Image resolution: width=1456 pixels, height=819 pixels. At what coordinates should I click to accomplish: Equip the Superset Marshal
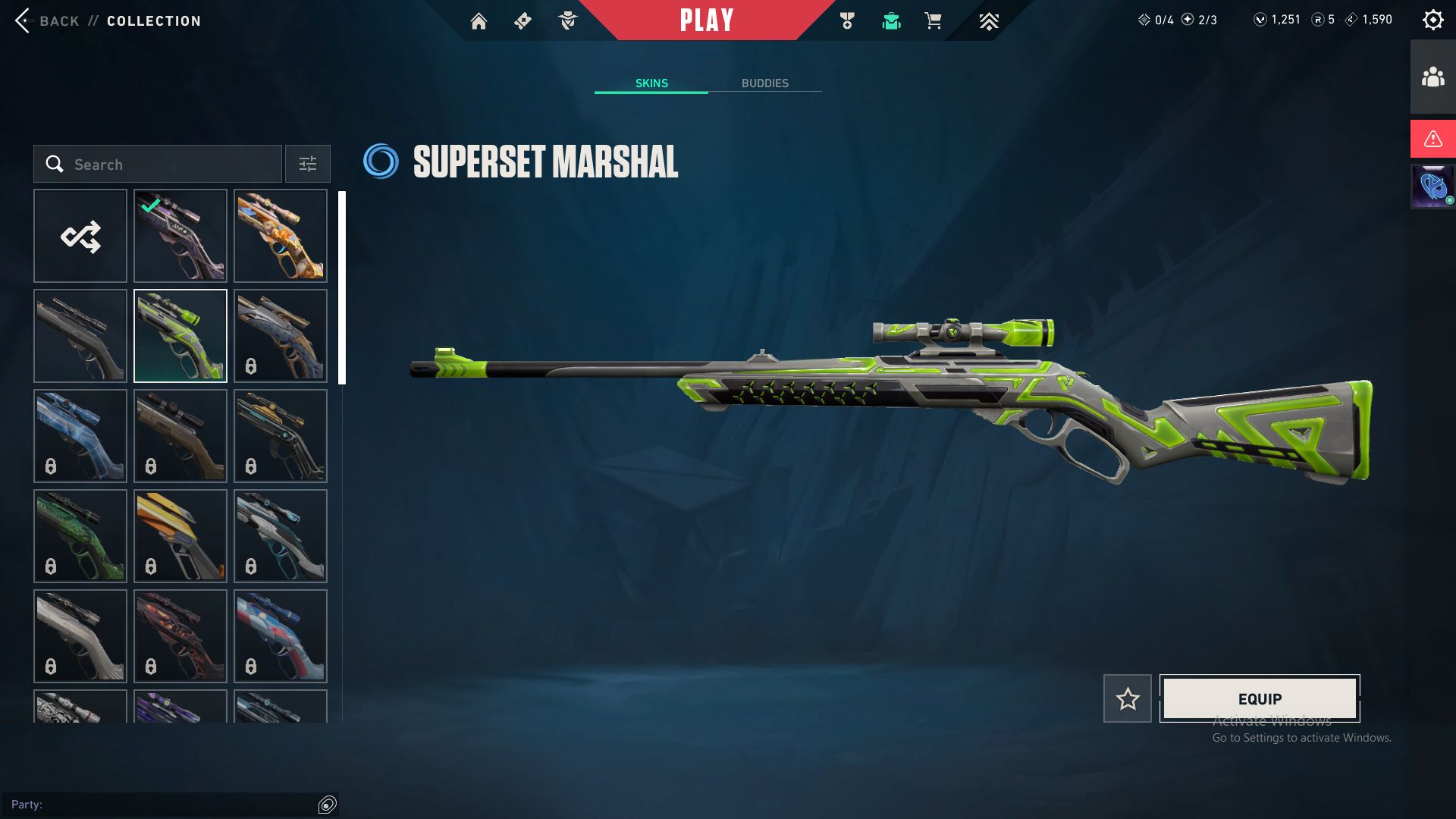click(x=1260, y=698)
